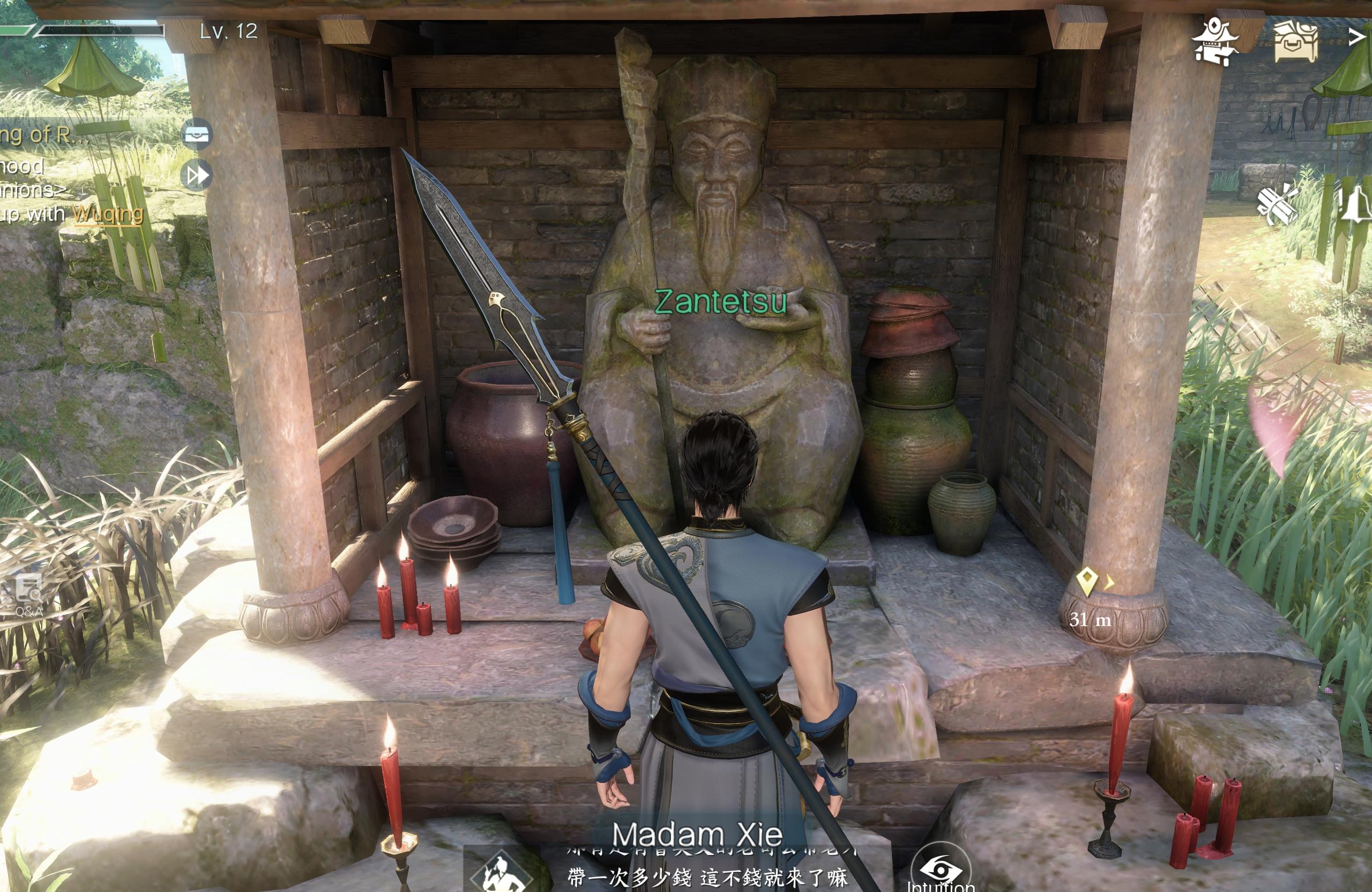Click the fast-forward double arrow button

(x=197, y=175)
